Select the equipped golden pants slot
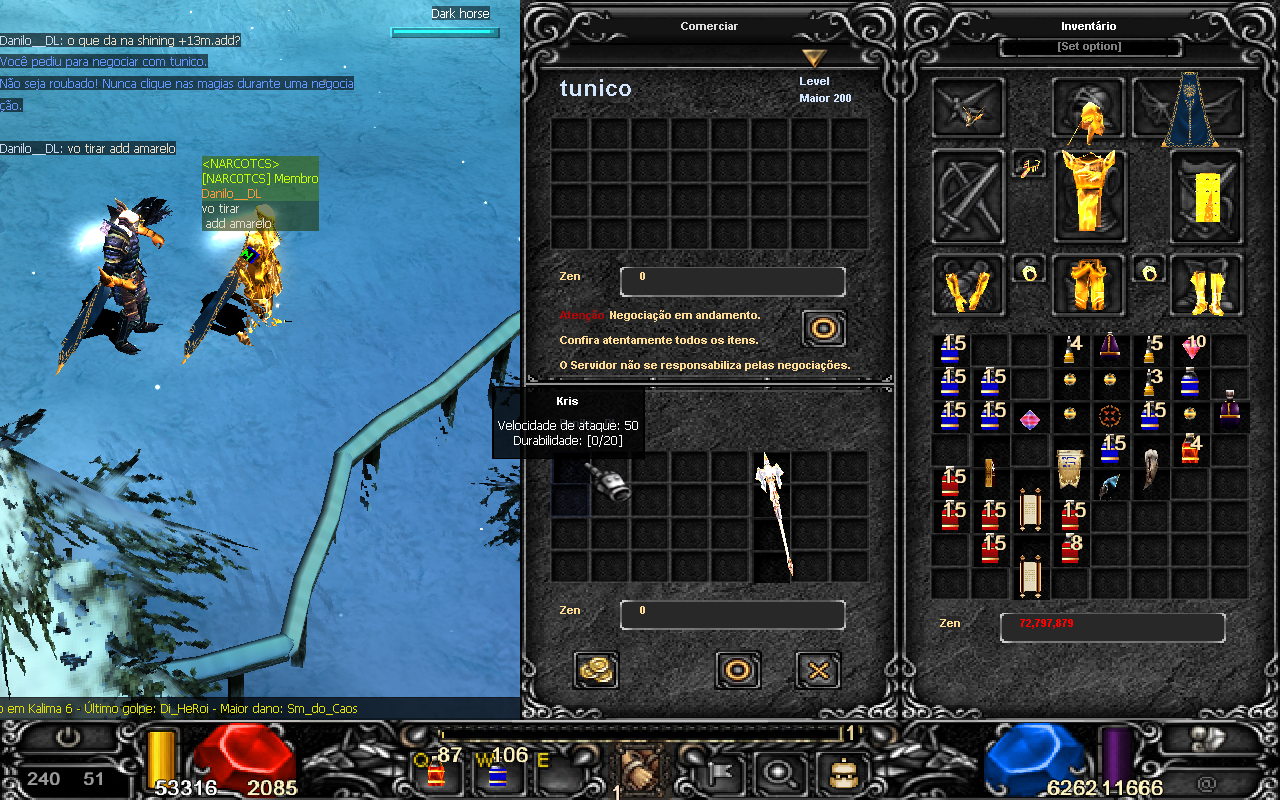 pos(1088,284)
